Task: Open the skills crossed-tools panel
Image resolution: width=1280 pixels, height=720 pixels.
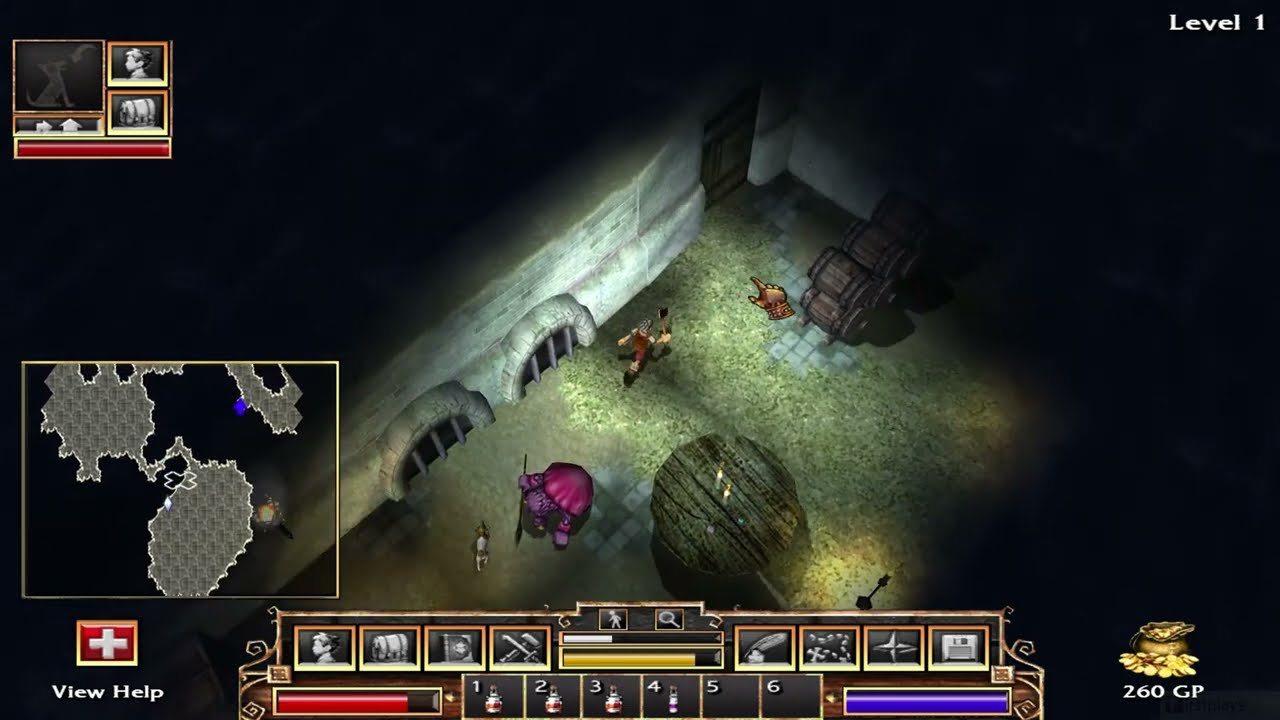Action: point(519,648)
